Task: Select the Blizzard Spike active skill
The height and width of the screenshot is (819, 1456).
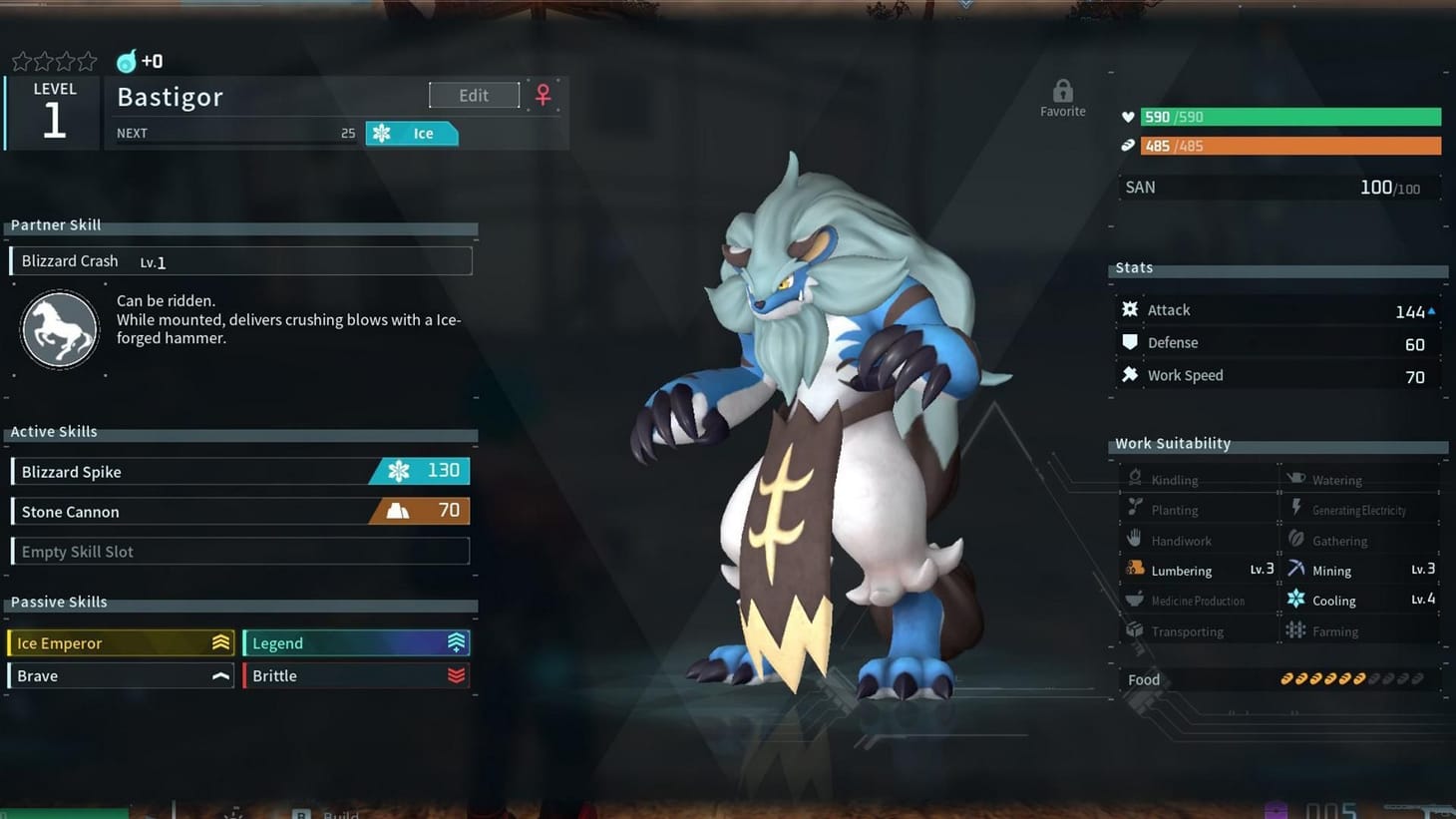Action: coord(240,472)
